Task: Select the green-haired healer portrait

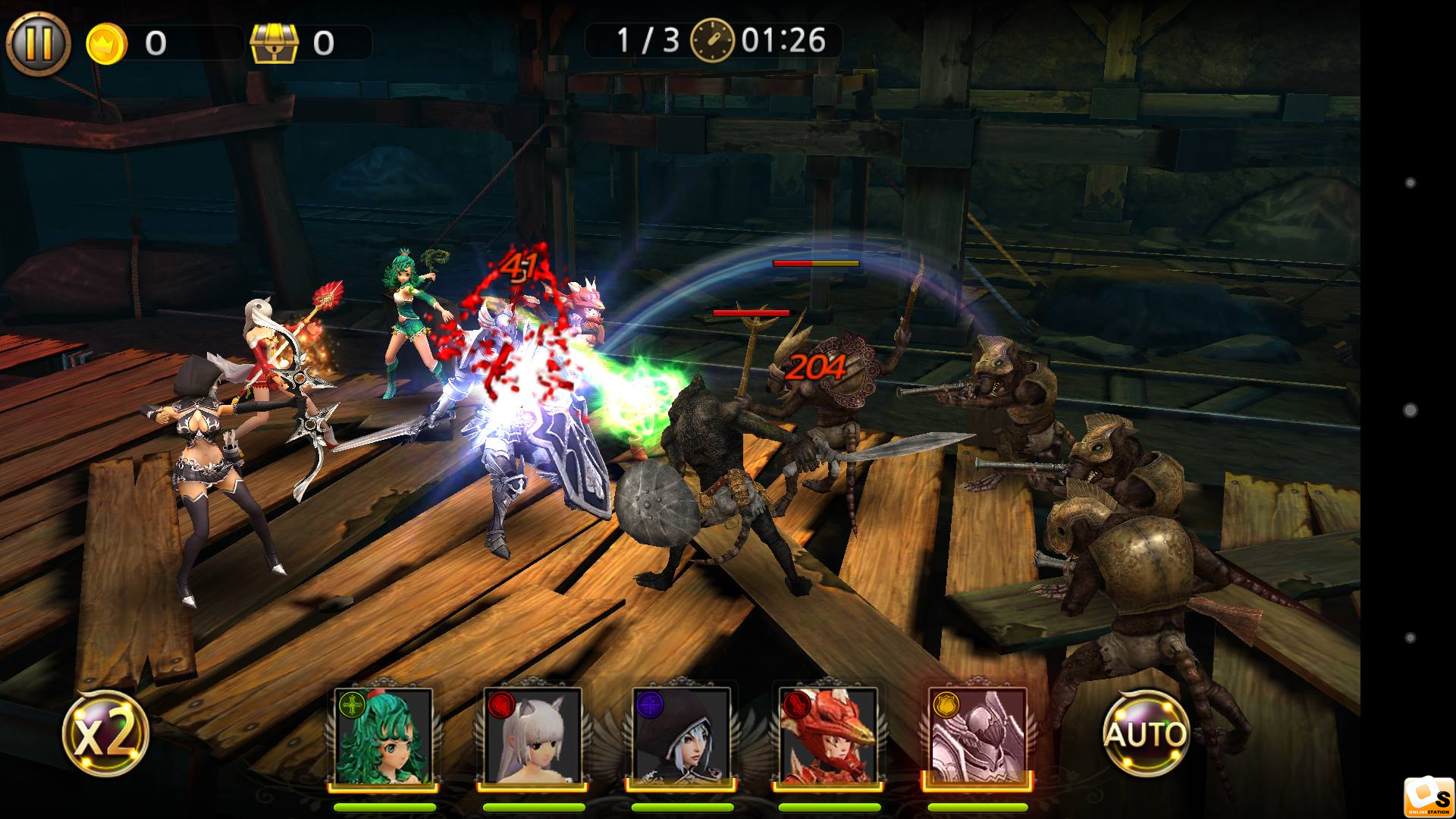Action: pyautogui.click(x=384, y=736)
